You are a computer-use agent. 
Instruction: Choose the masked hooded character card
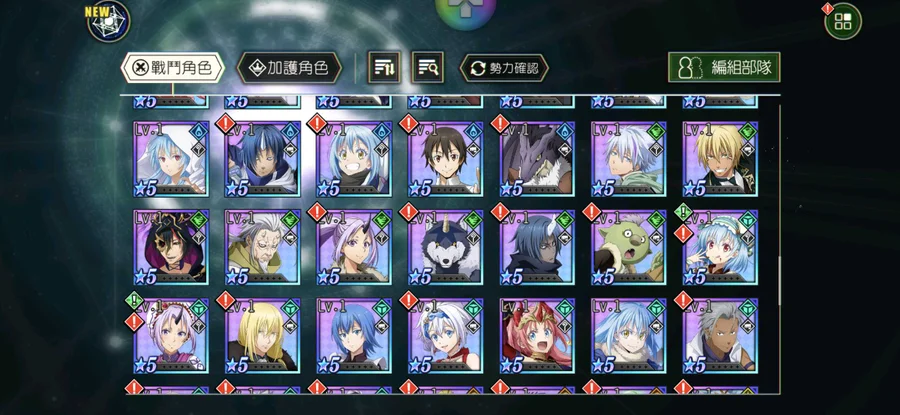[170, 247]
